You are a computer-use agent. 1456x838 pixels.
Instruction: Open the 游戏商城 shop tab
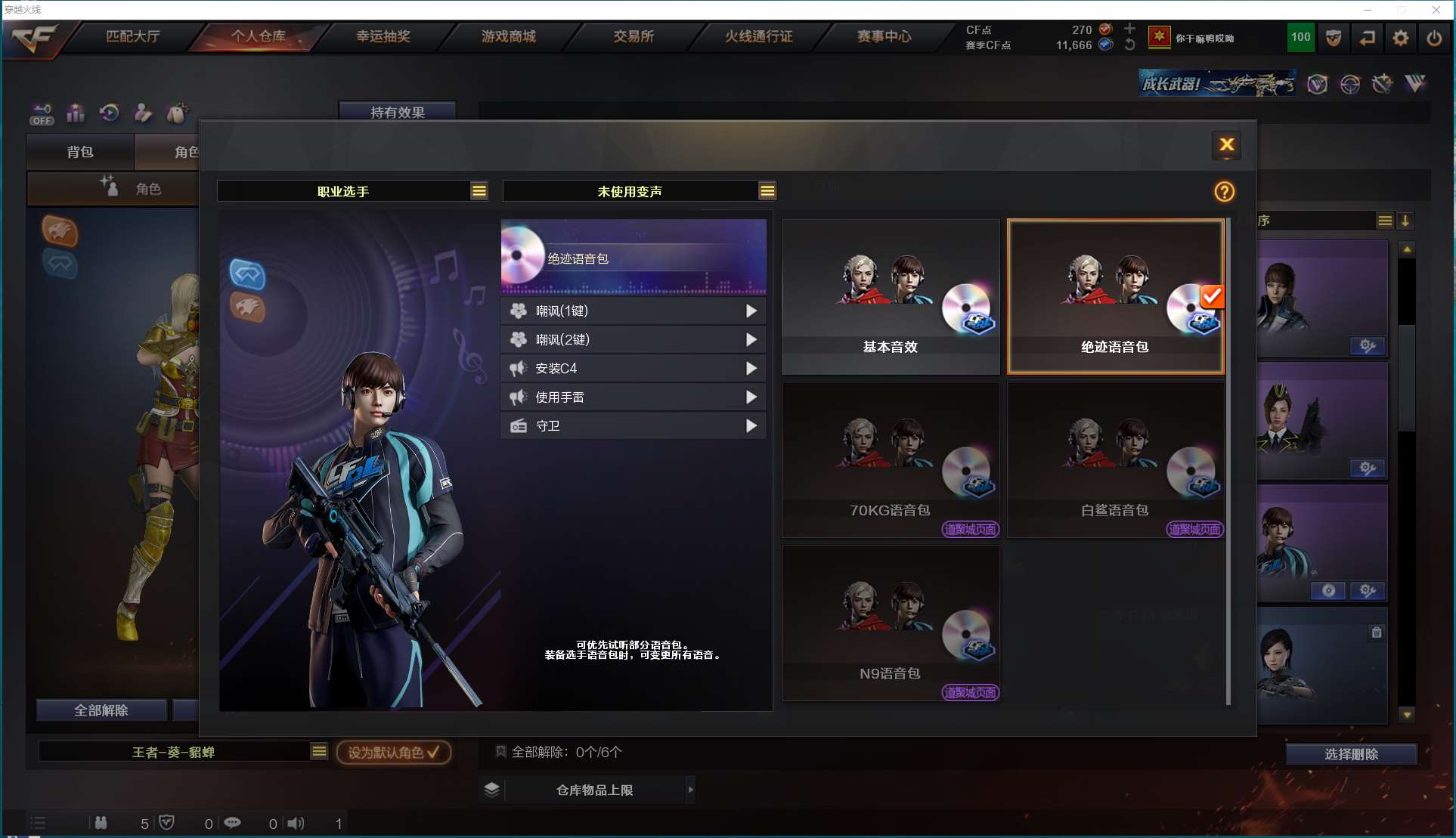[x=508, y=36]
